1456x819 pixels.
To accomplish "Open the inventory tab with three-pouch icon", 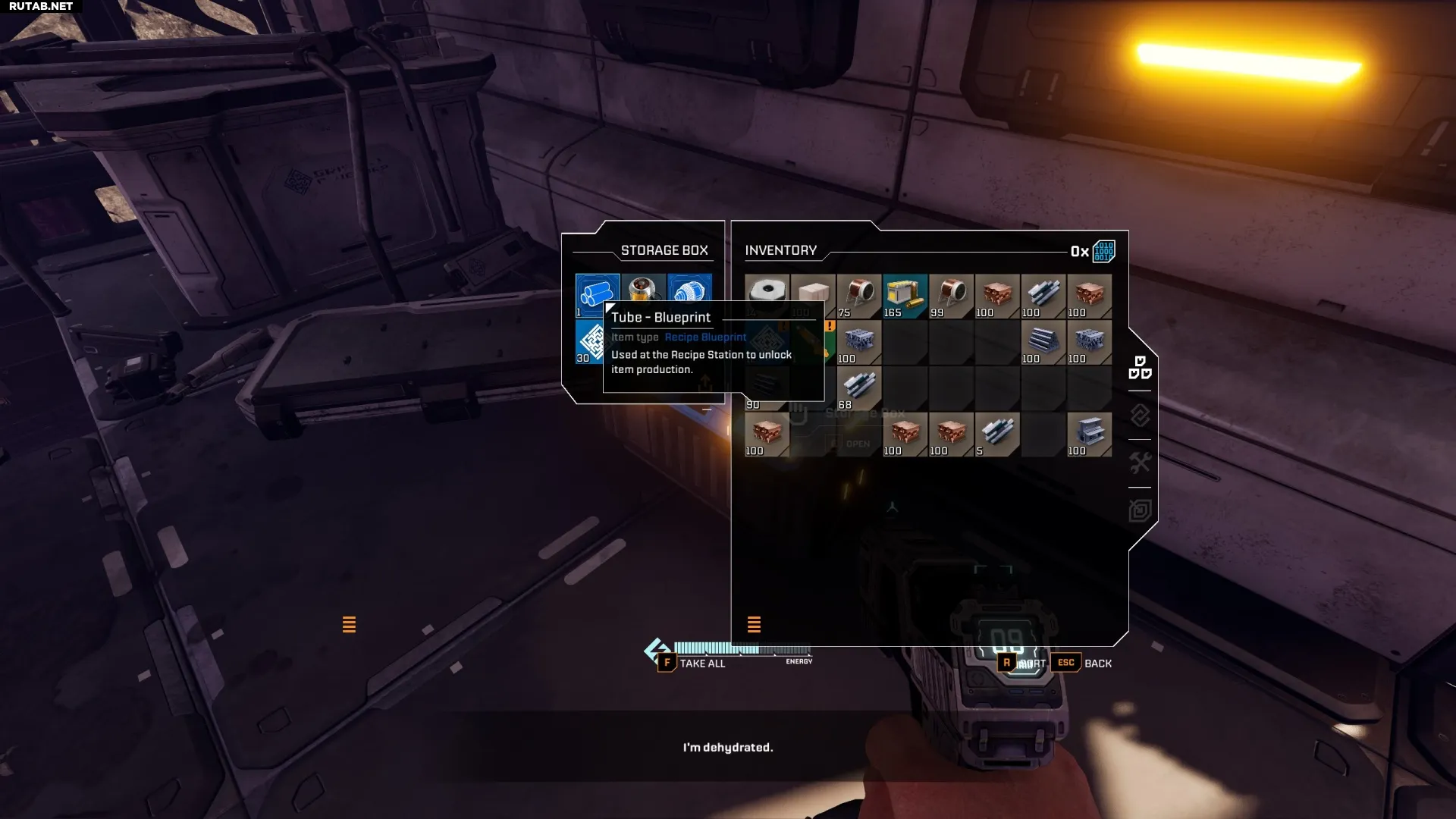I will [x=1140, y=368].
